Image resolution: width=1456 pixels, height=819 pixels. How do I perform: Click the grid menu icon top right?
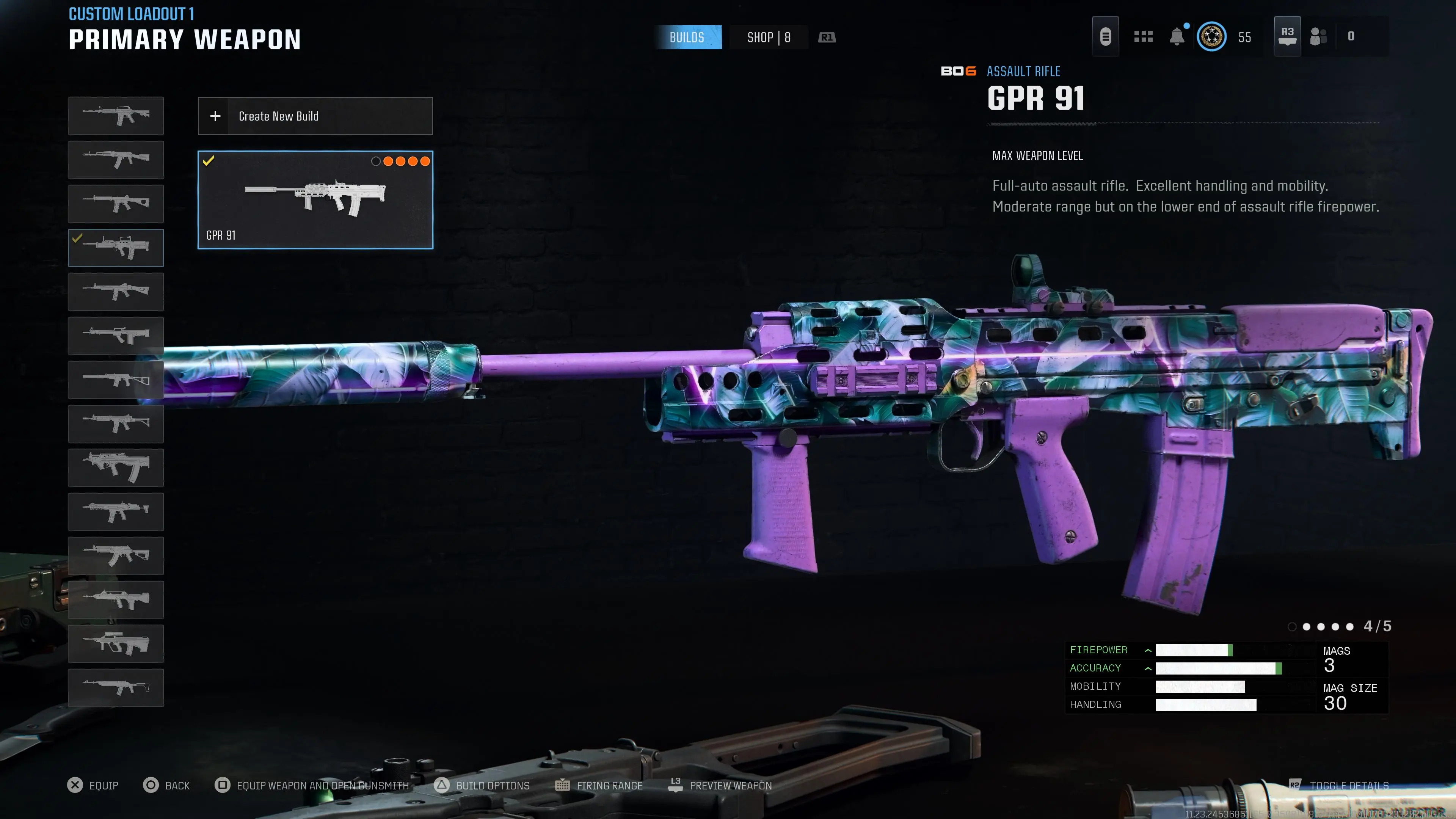1144,36
